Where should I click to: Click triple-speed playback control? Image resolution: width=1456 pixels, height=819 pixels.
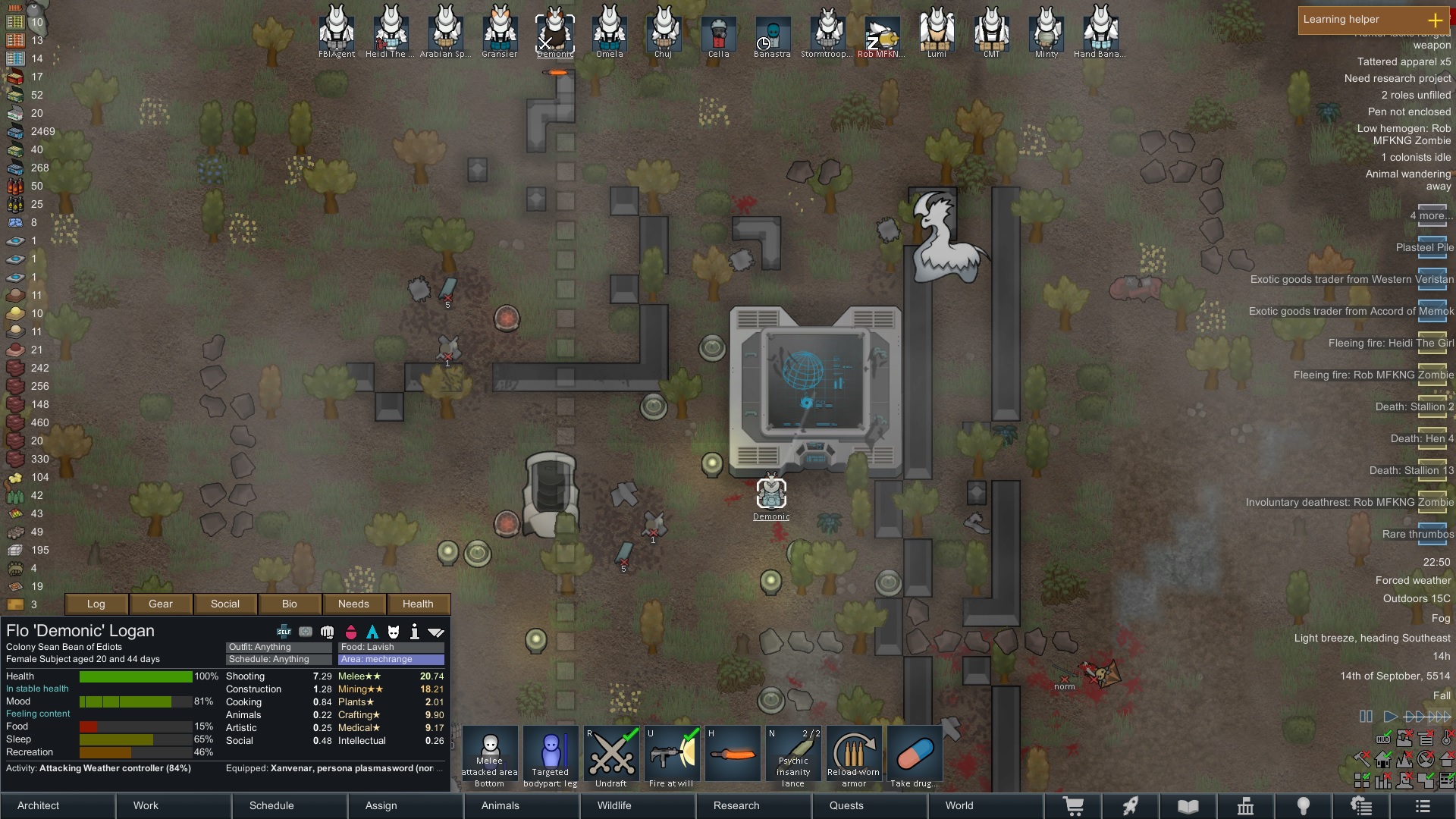pyautogui.click(x=1439, y=716)
